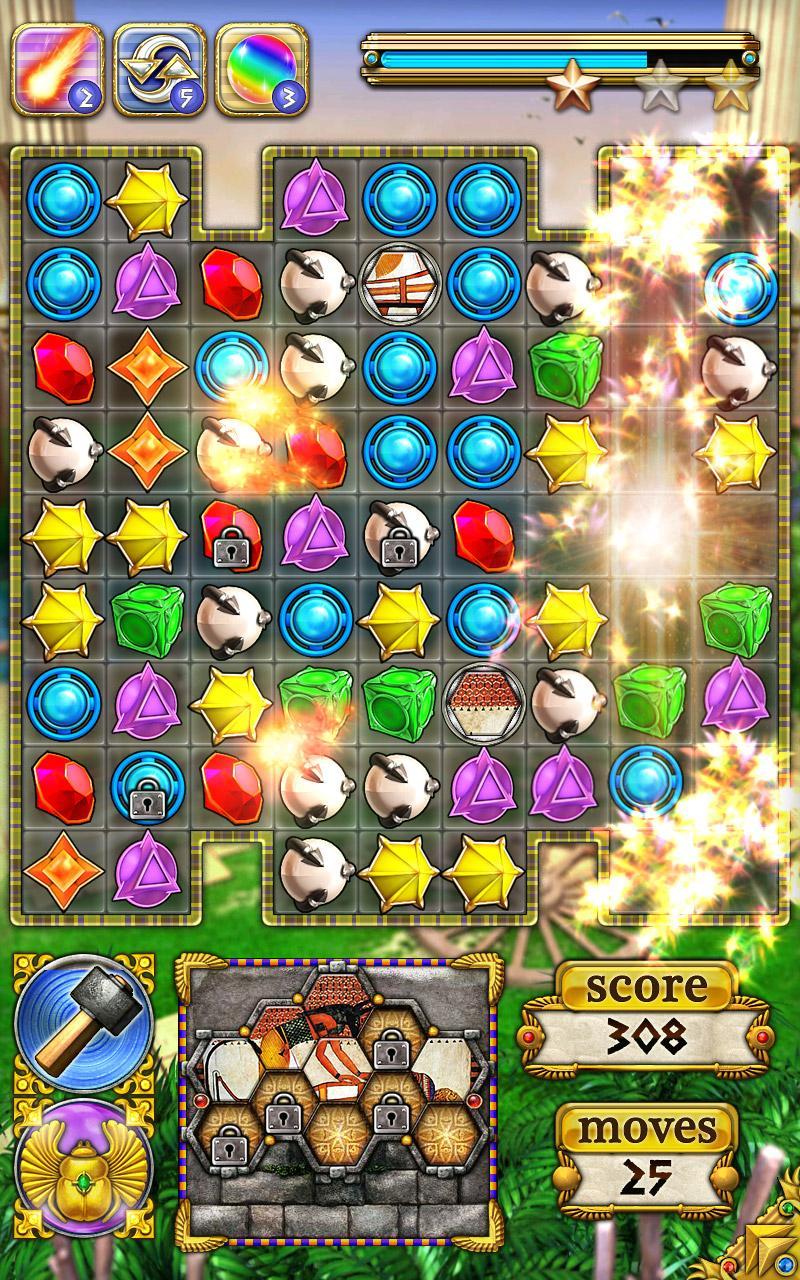800x1280 pixels.
Task: Activate the fireball meteor power-up
Action: 58,68
